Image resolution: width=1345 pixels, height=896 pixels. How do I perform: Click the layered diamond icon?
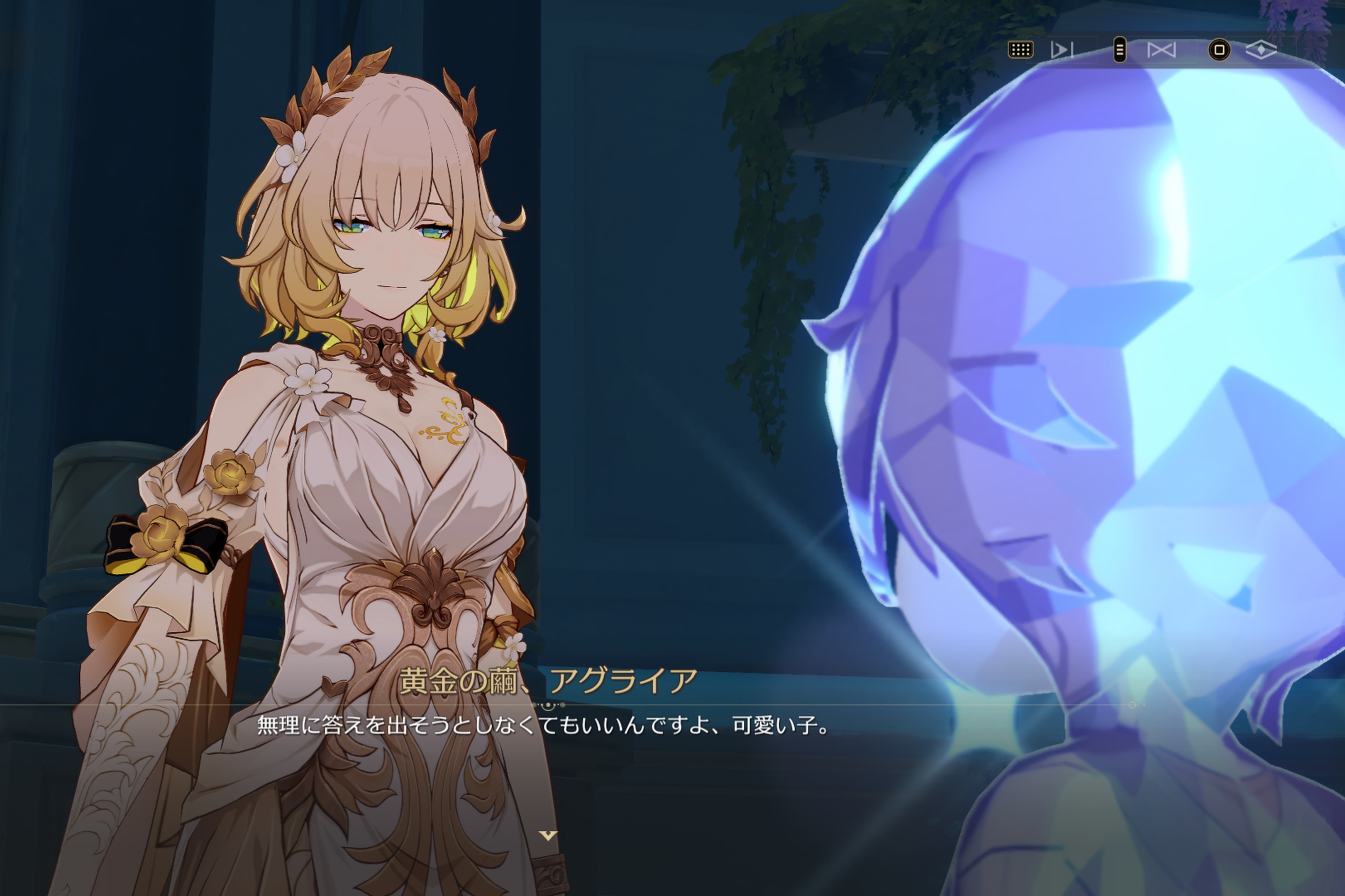1262,50
